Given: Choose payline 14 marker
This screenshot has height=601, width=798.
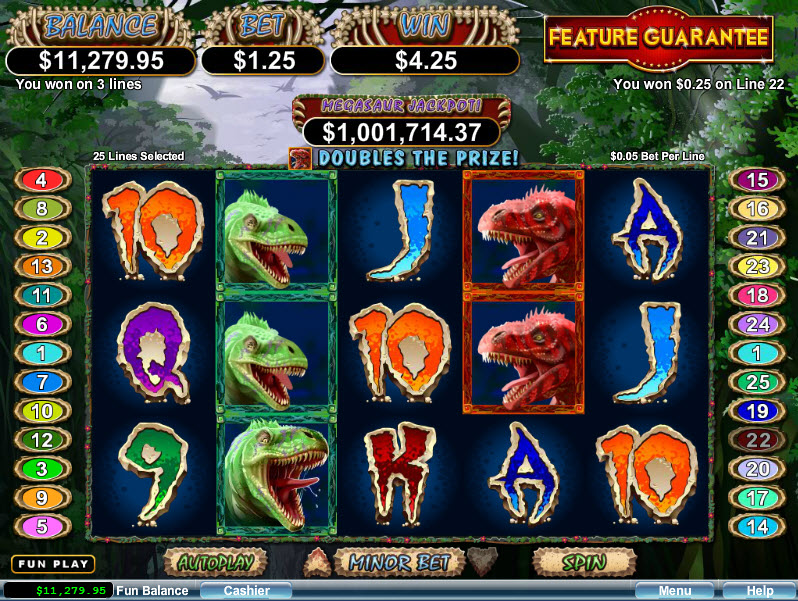Looking at the screenshot, I should (757, 526).
